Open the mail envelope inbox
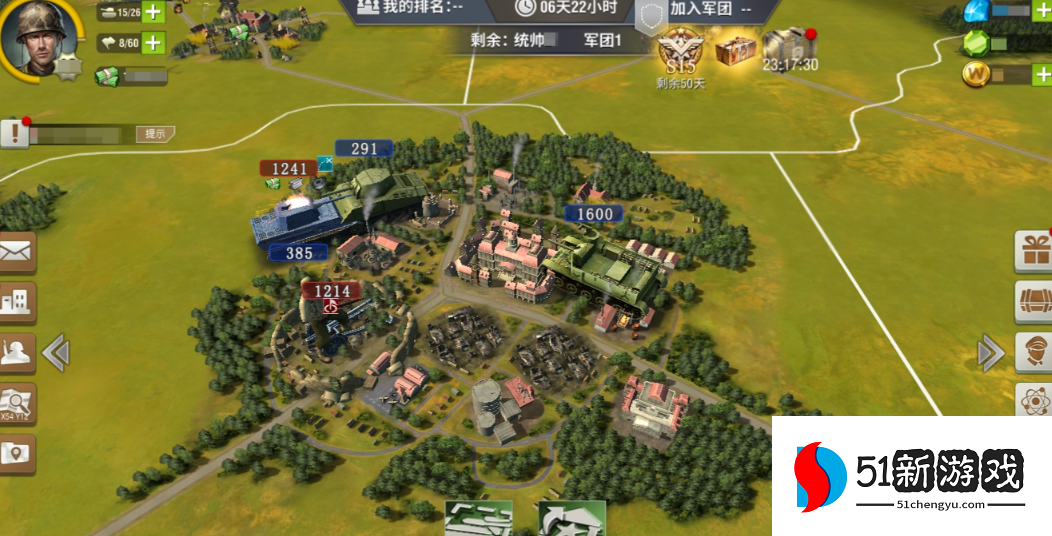This screenshot has width=1052, height=536. pyautogui.click(x=16, y=253)
